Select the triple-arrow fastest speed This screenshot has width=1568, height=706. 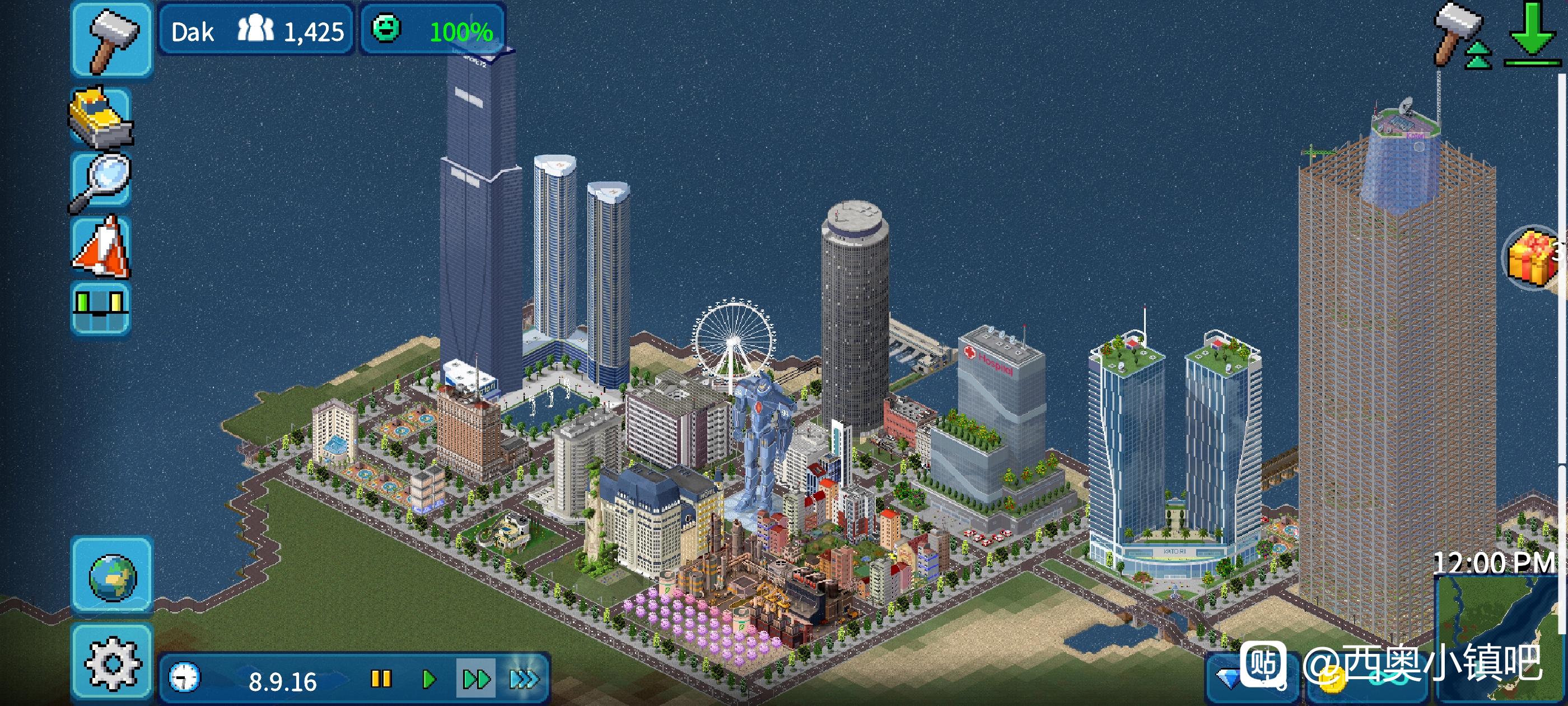coord(524,679)
